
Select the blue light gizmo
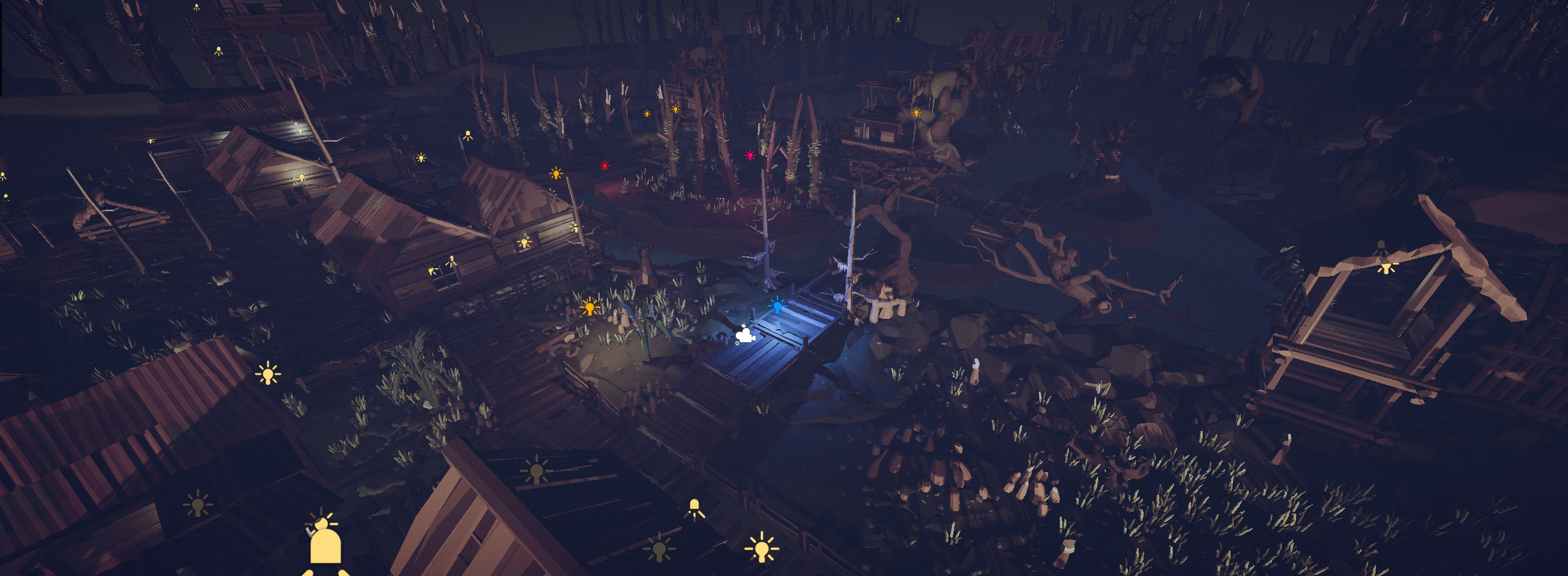coord(777,305)
